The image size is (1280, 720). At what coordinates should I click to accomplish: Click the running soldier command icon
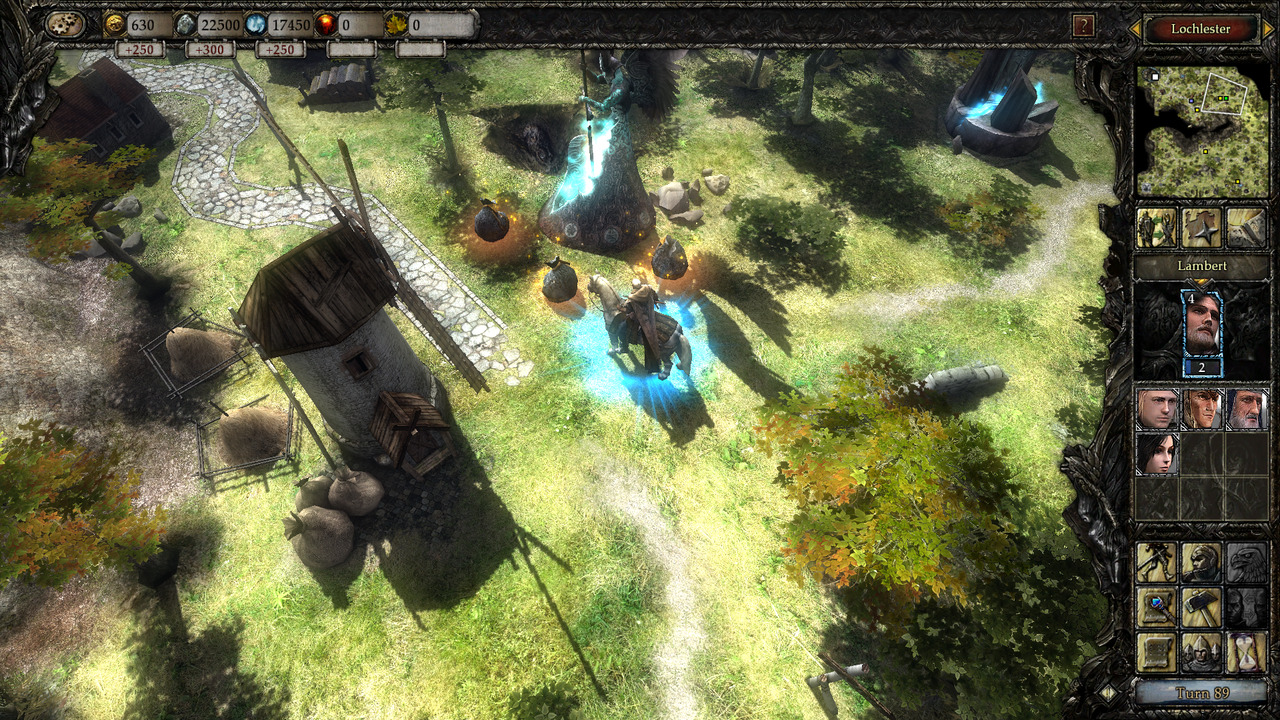point(1156,563)
